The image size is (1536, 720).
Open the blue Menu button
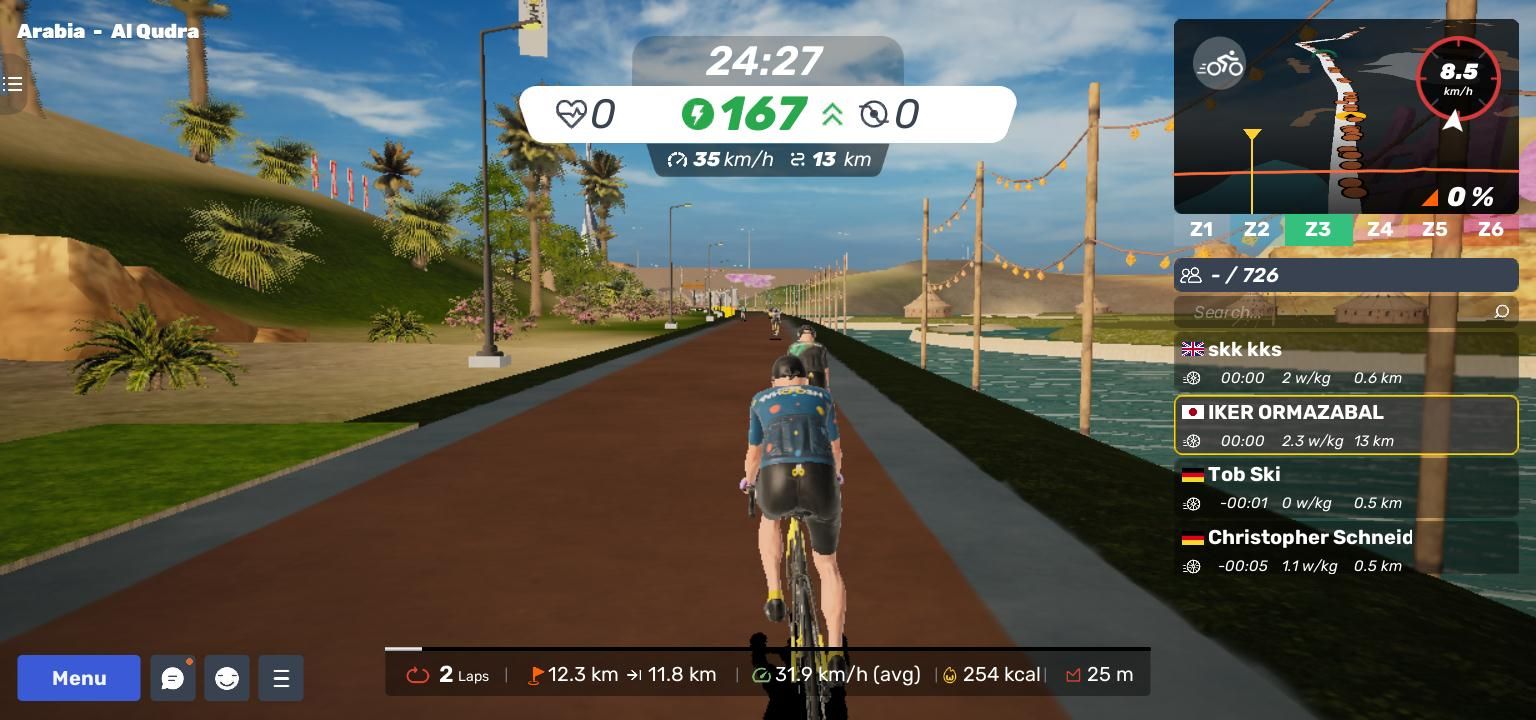79,678
